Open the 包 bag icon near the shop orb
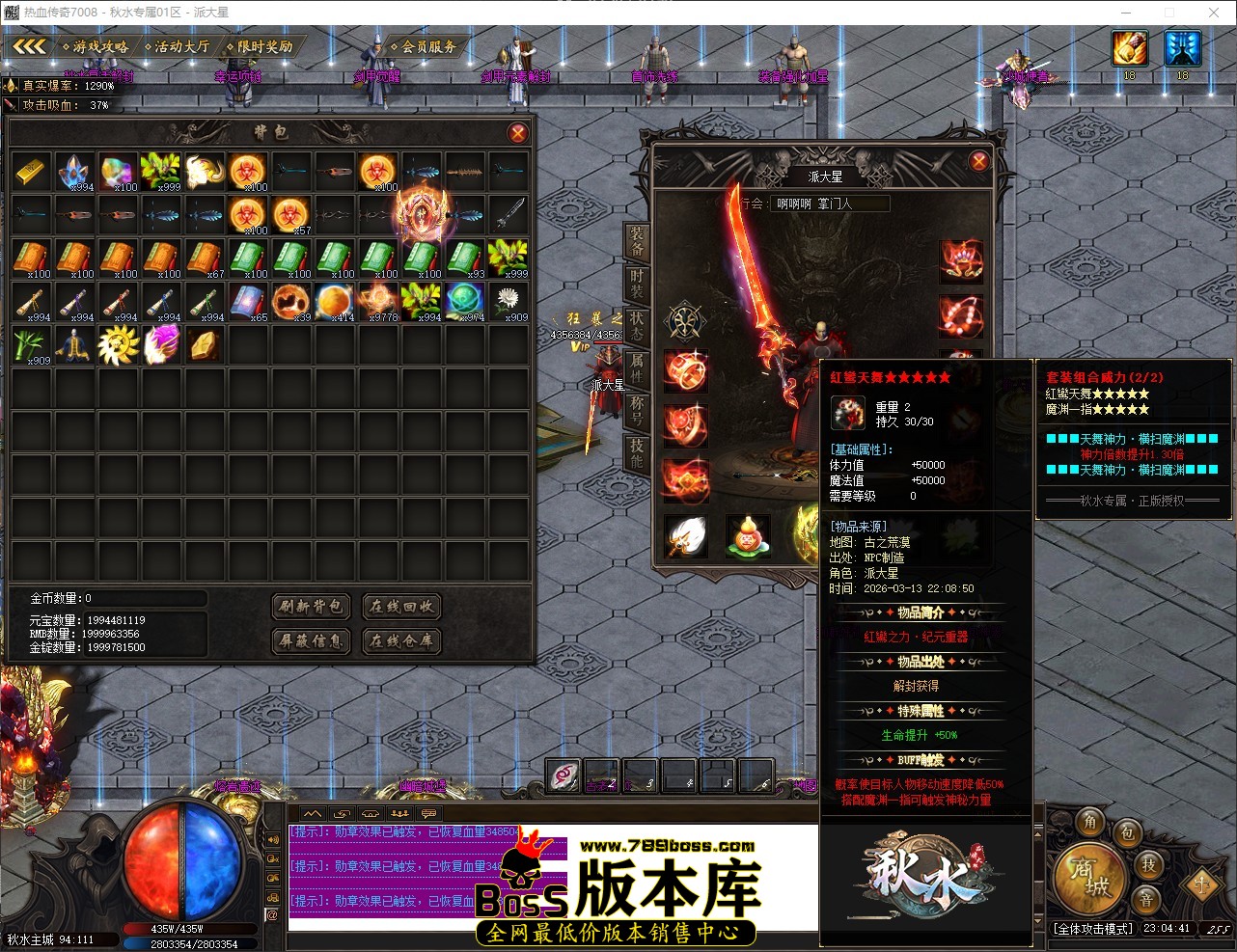Screen dimensions: 1237x952 1129,833
